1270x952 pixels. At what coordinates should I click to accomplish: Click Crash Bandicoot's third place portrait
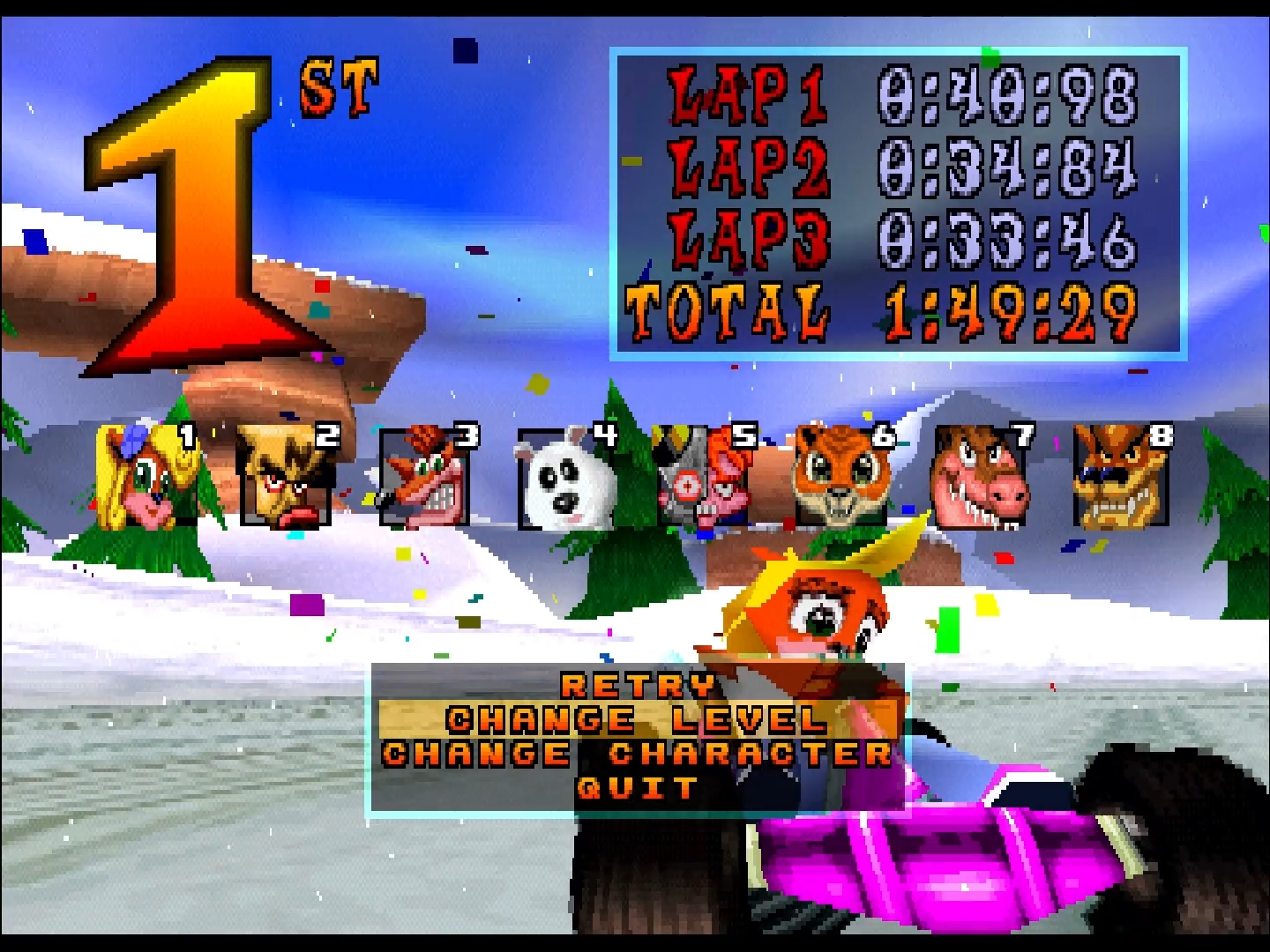coord(425,477)
